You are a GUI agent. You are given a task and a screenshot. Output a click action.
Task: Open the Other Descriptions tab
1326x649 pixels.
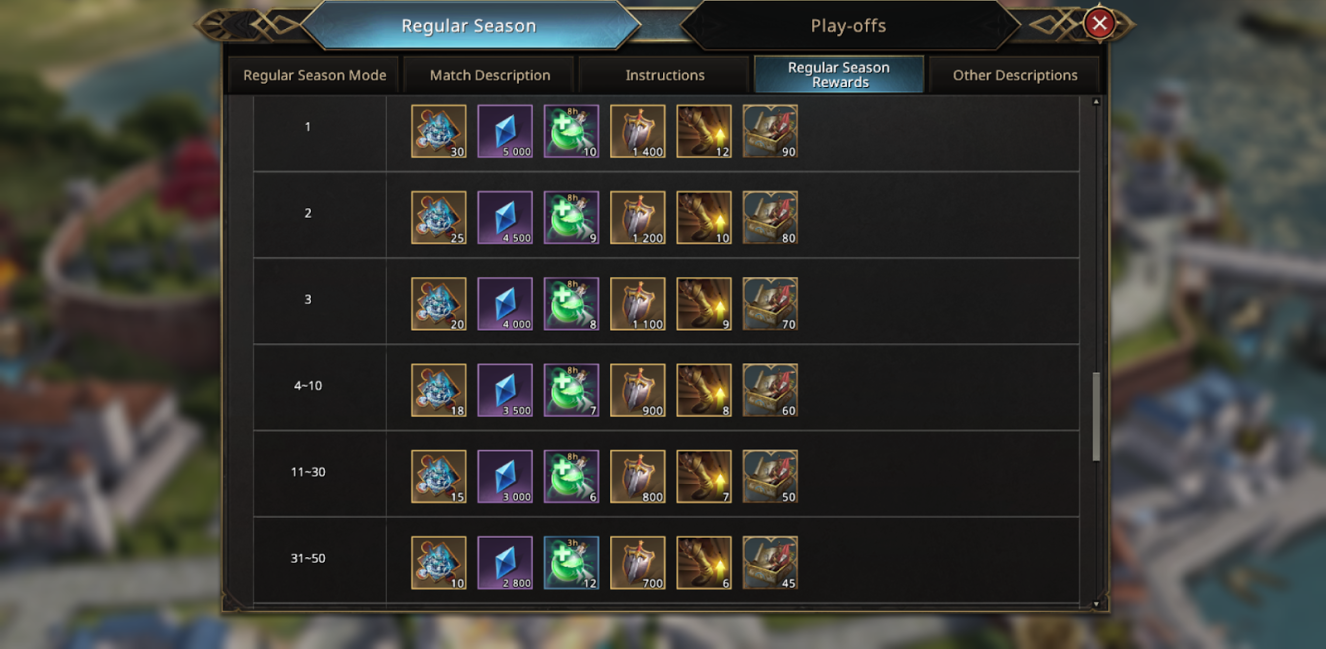point(1014,75)
